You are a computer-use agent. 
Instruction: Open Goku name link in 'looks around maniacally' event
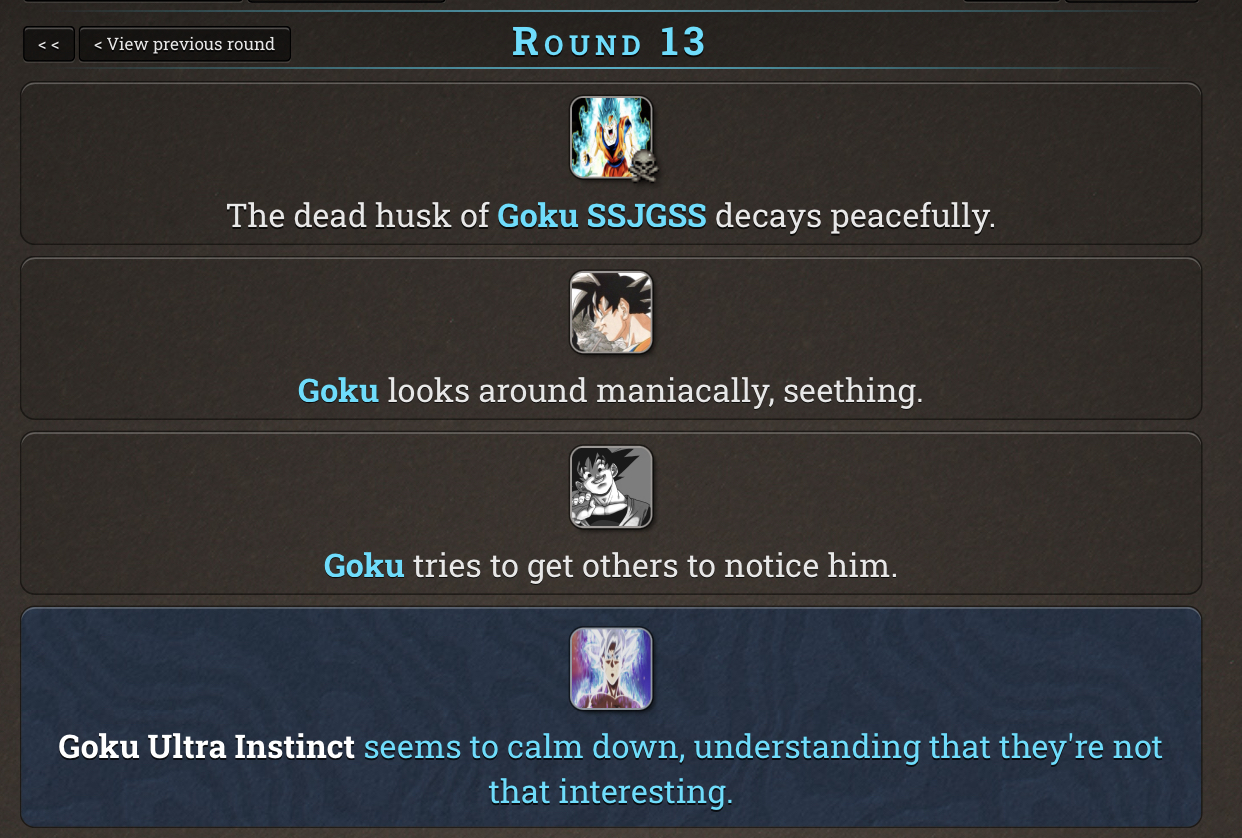click(338, 390)
